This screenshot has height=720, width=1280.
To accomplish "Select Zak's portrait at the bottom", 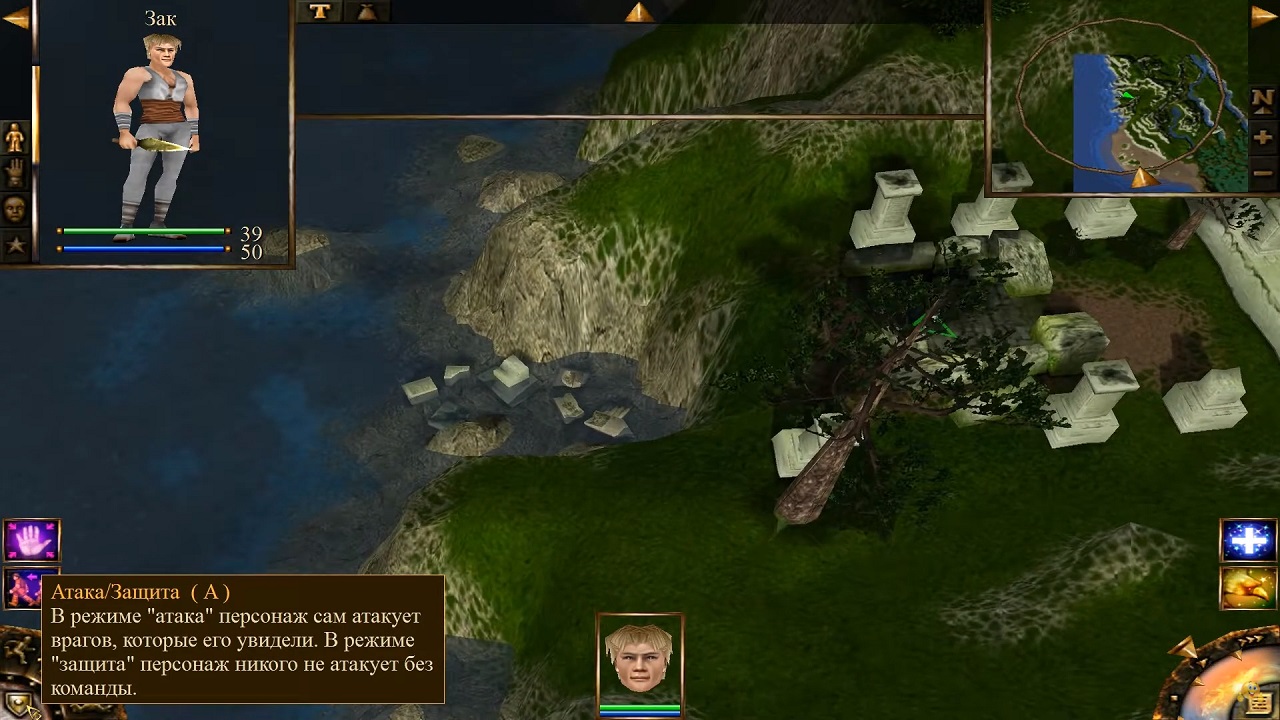I will click(640, 658).
